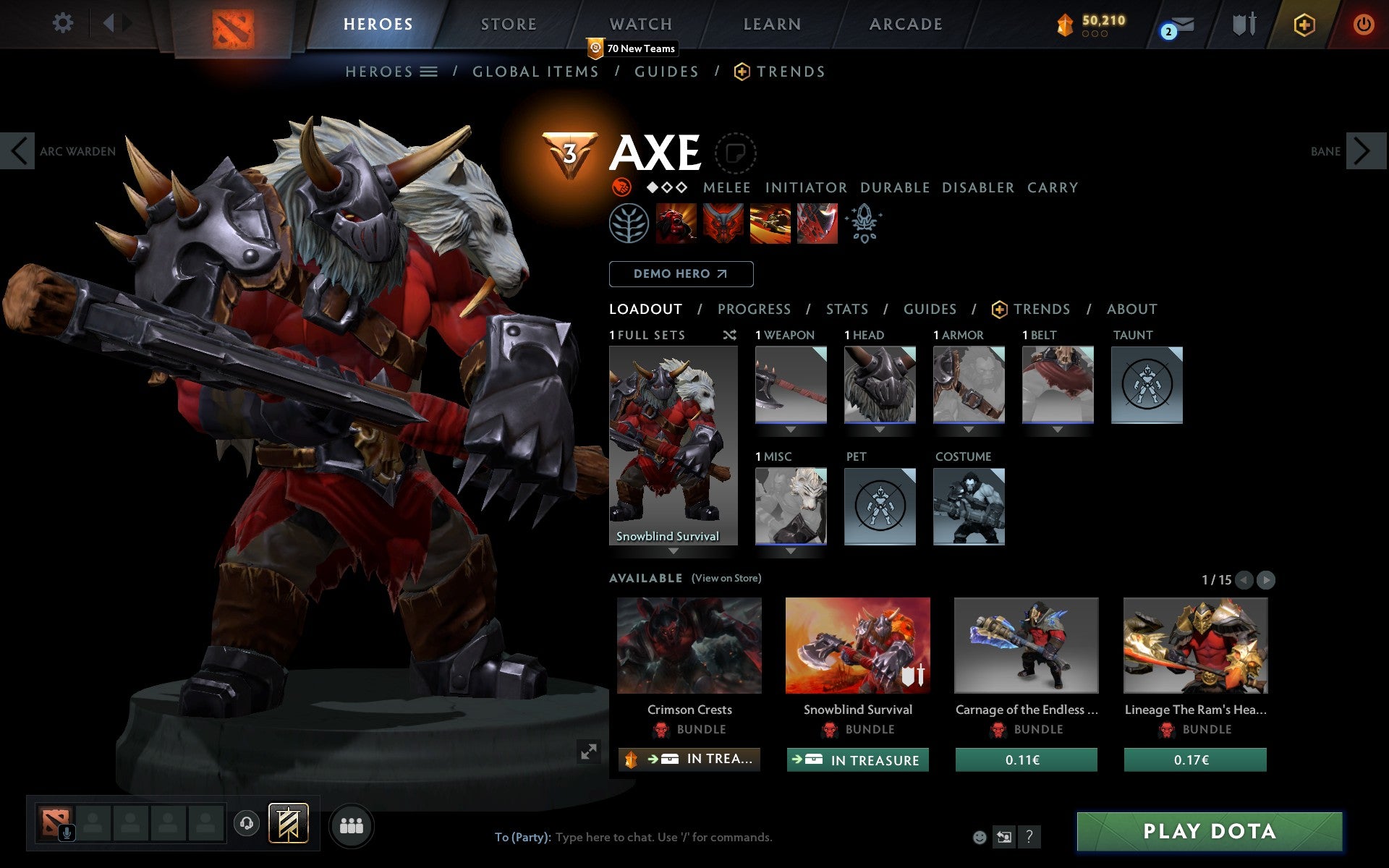Screen dimensions: 1389x868
Task: Click the Culling Blade ability icon
Action: coord(817,224)
